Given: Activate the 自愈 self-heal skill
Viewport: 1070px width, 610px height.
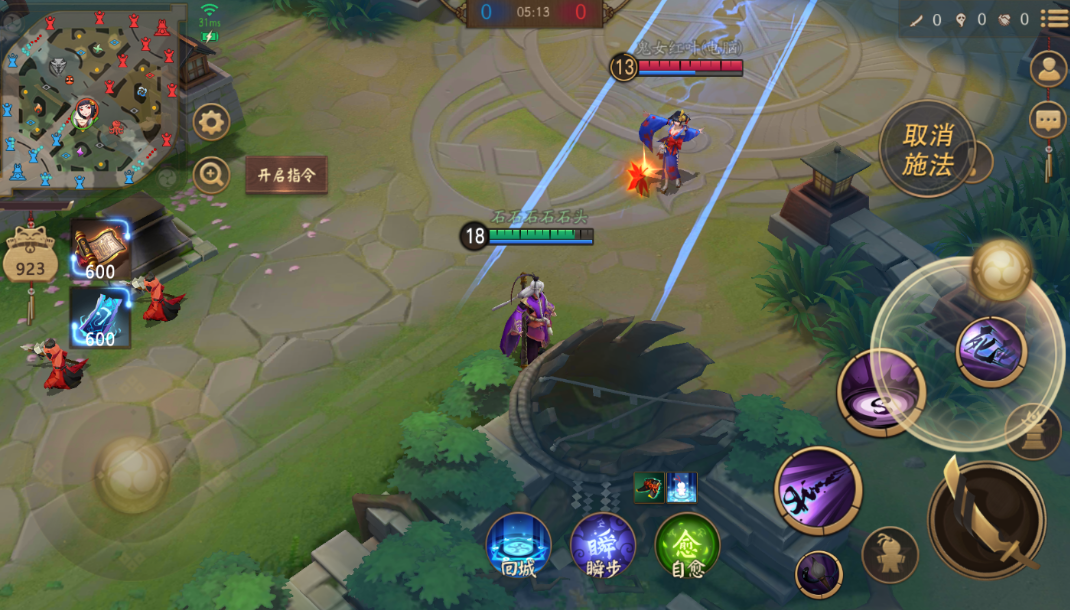Looking at the screenshot, I should pyautogui.click(x=688, y=546).
